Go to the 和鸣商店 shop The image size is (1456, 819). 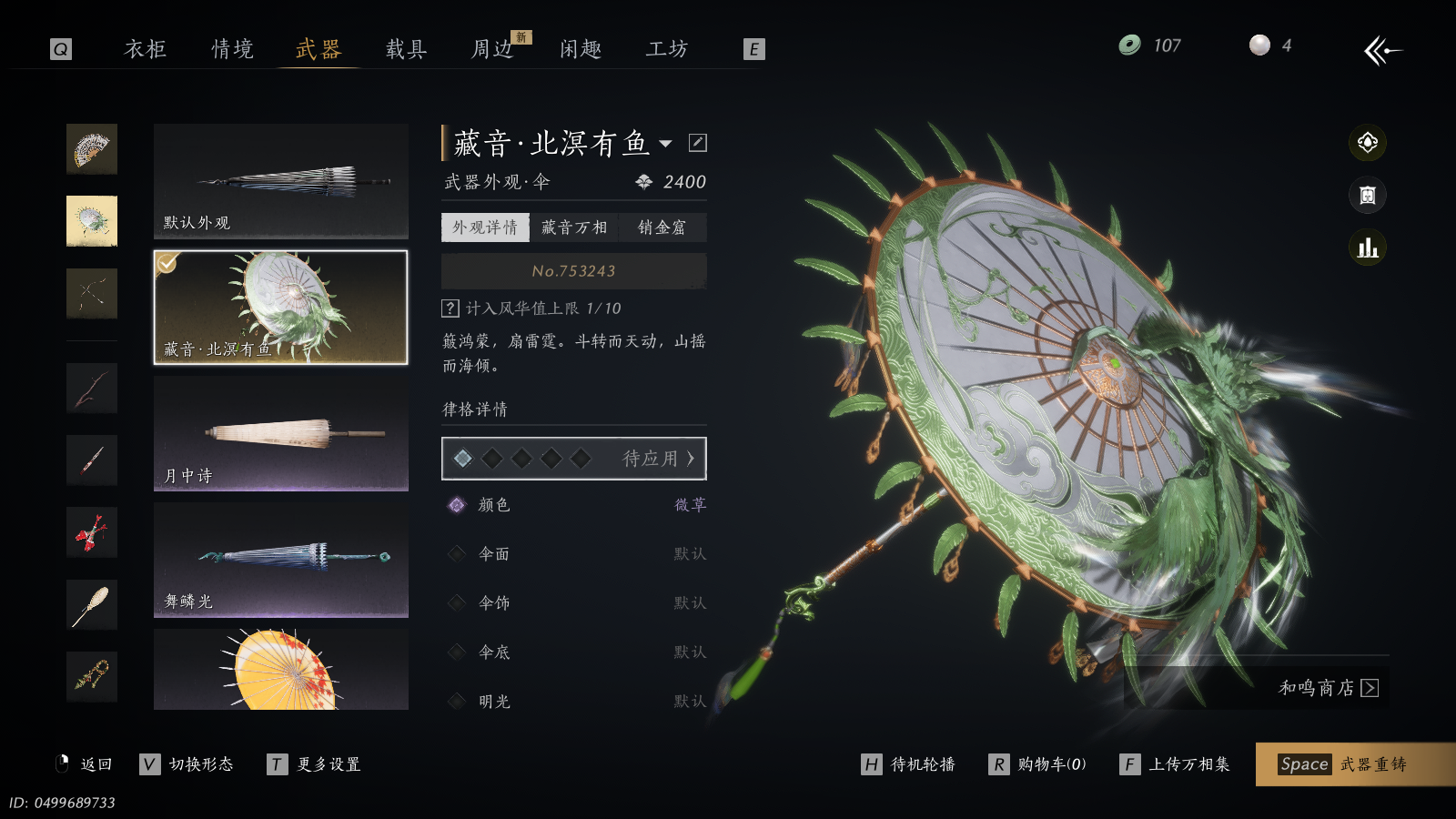pyautogui.click(x=1328, y=688)
